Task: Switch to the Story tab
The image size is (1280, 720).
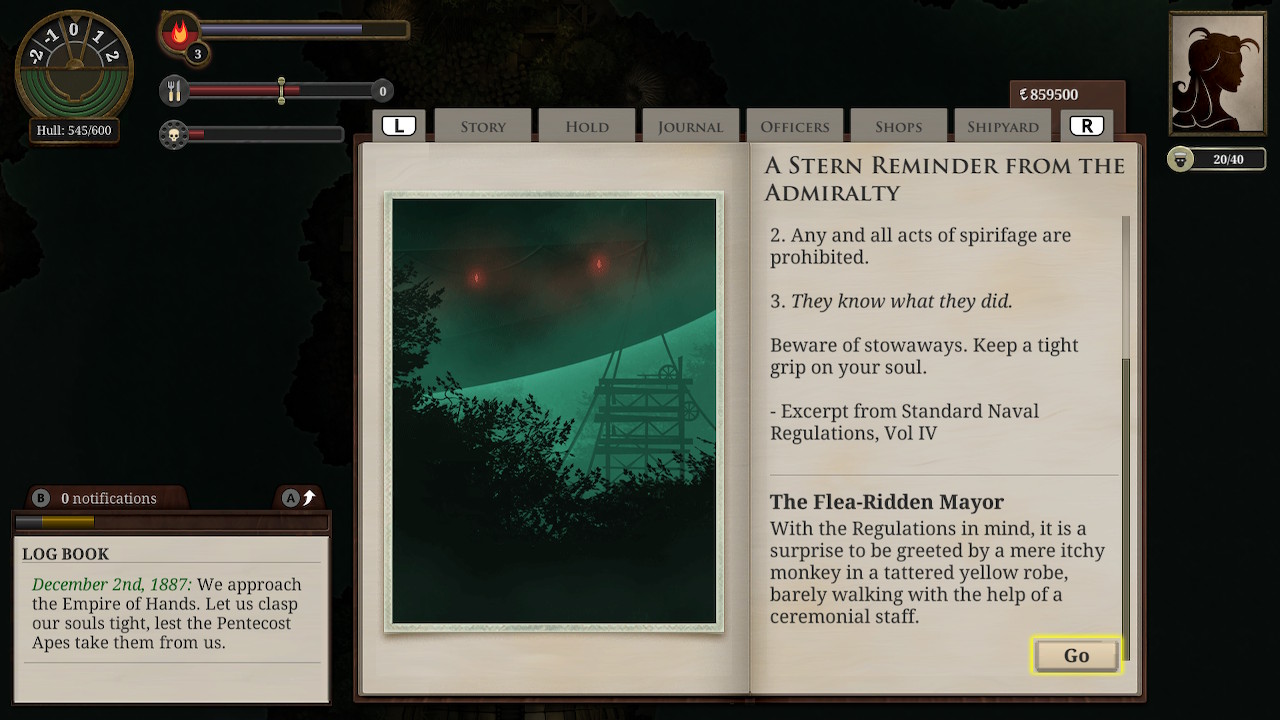Action: coord(482,126)
